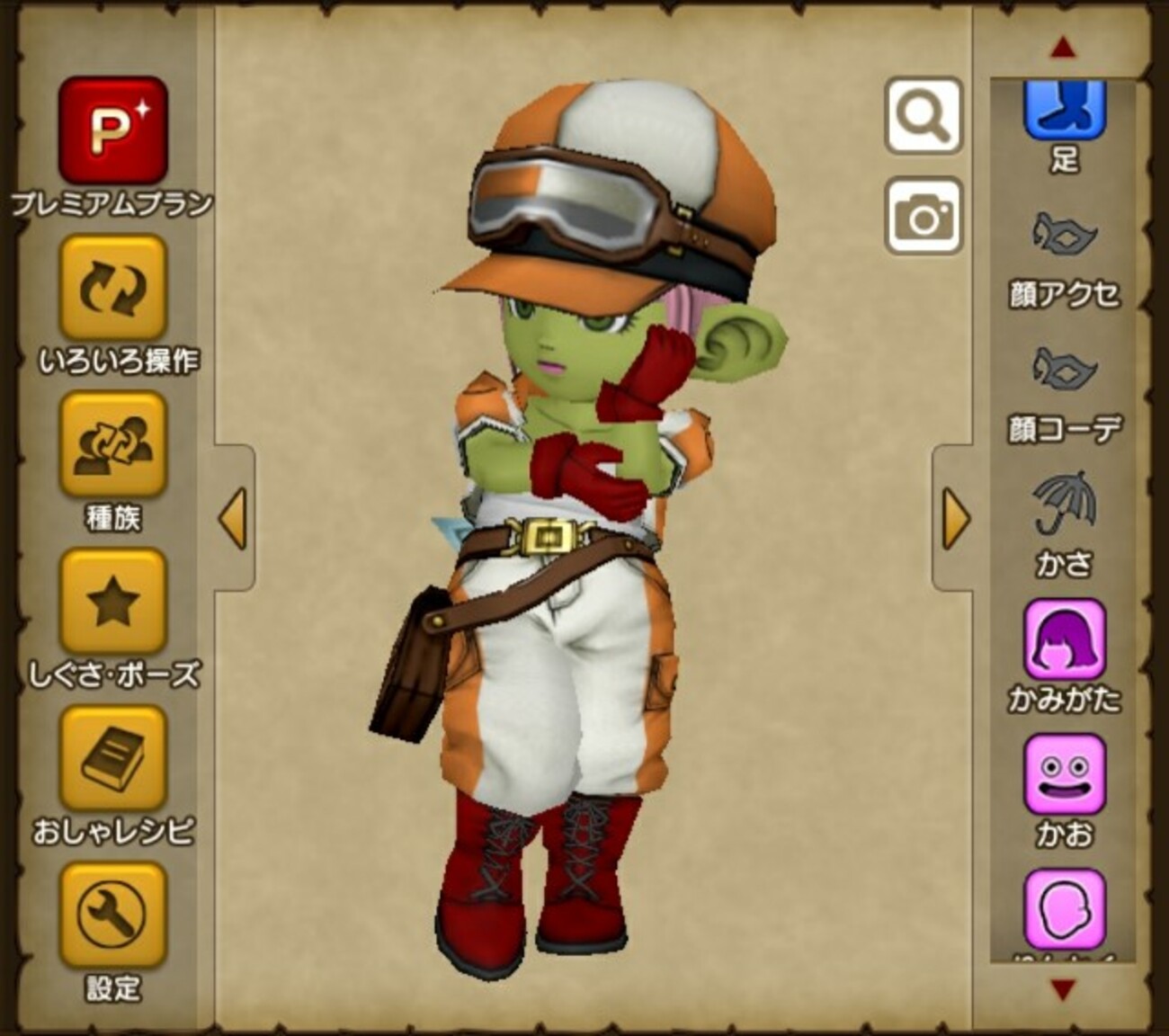
Task: Open the おしゃレシピ recipe book
Action: [113, 758]
